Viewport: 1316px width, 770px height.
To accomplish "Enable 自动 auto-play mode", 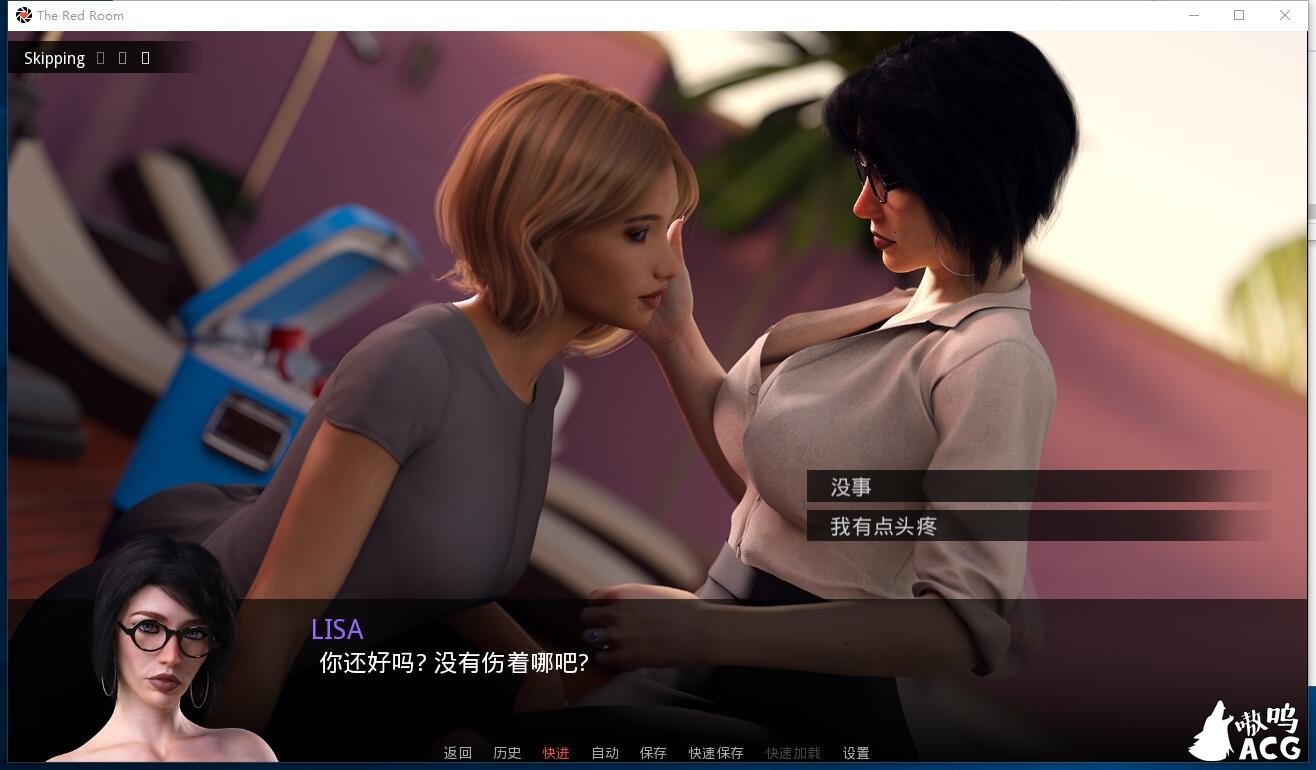I will 604,753.
